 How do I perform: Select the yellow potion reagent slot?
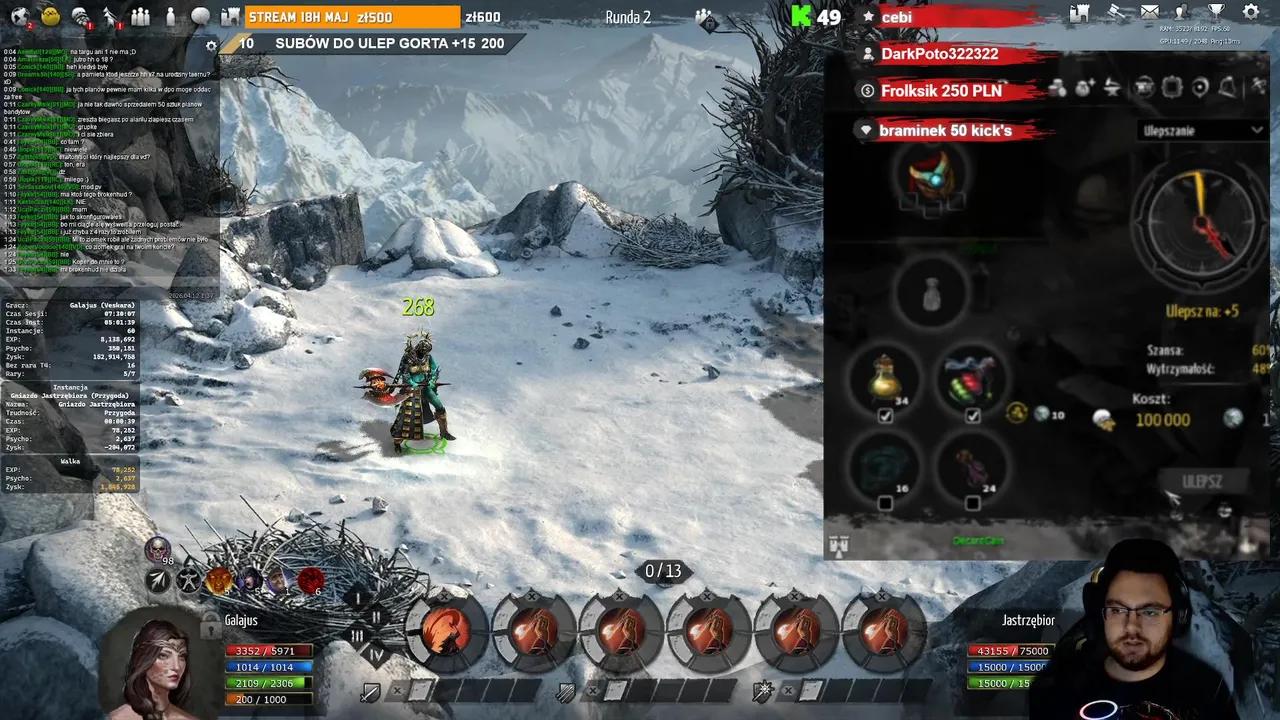pos(887,379)
